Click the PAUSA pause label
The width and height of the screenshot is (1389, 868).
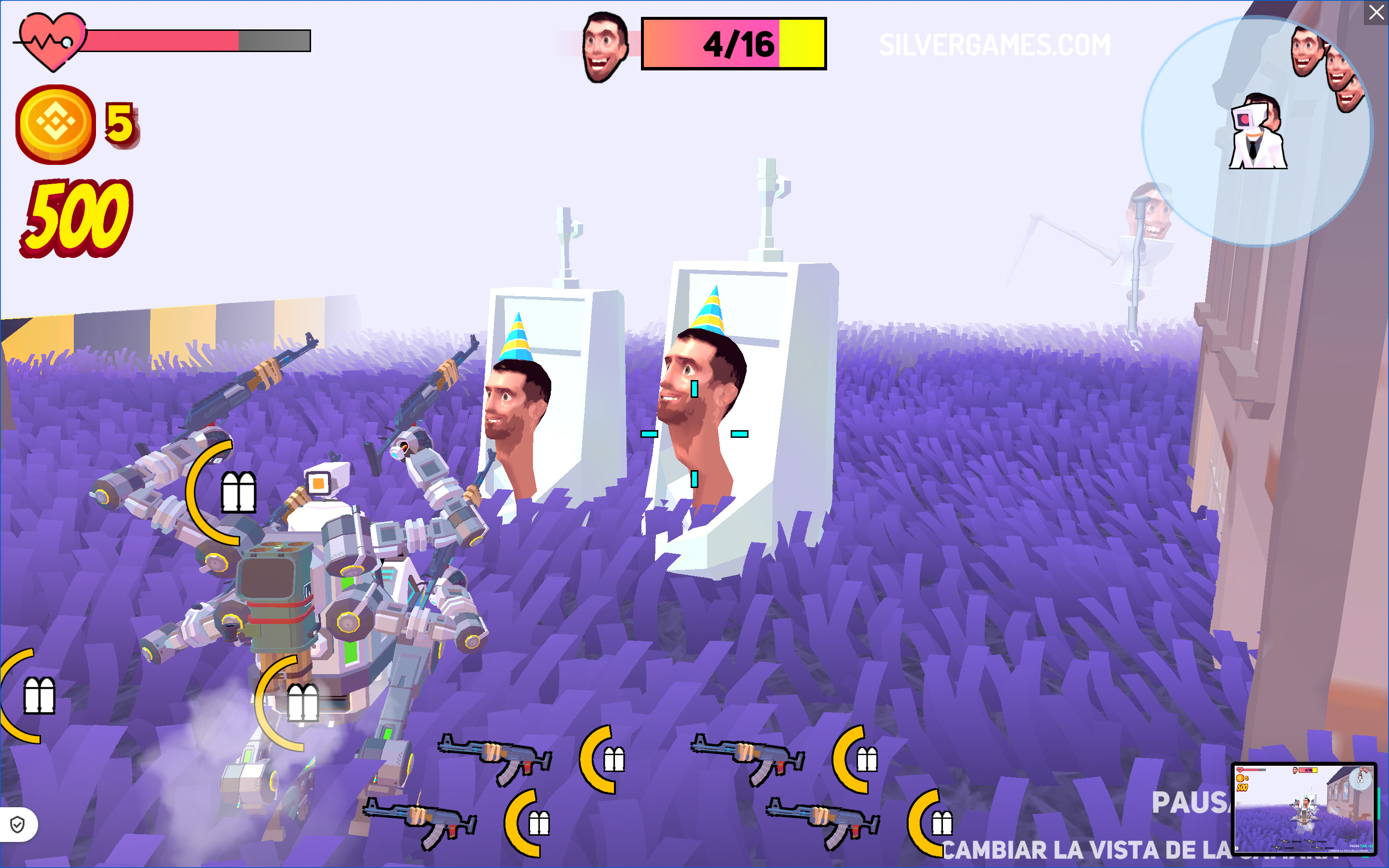(x=1190, y=802)
